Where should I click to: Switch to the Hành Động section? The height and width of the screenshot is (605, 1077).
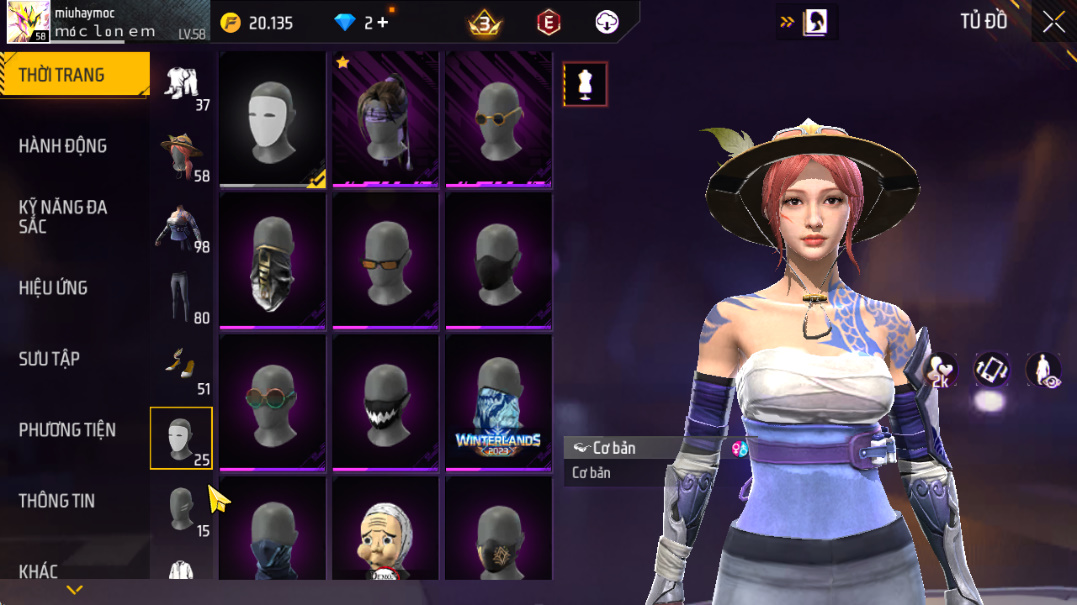(x=62, y=146)
